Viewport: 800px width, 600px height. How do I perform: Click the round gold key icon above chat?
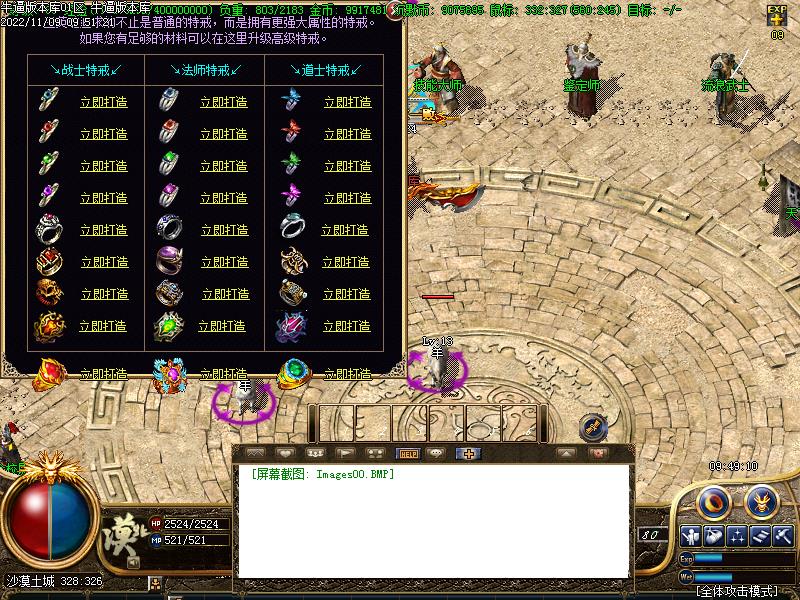(593, 426)
